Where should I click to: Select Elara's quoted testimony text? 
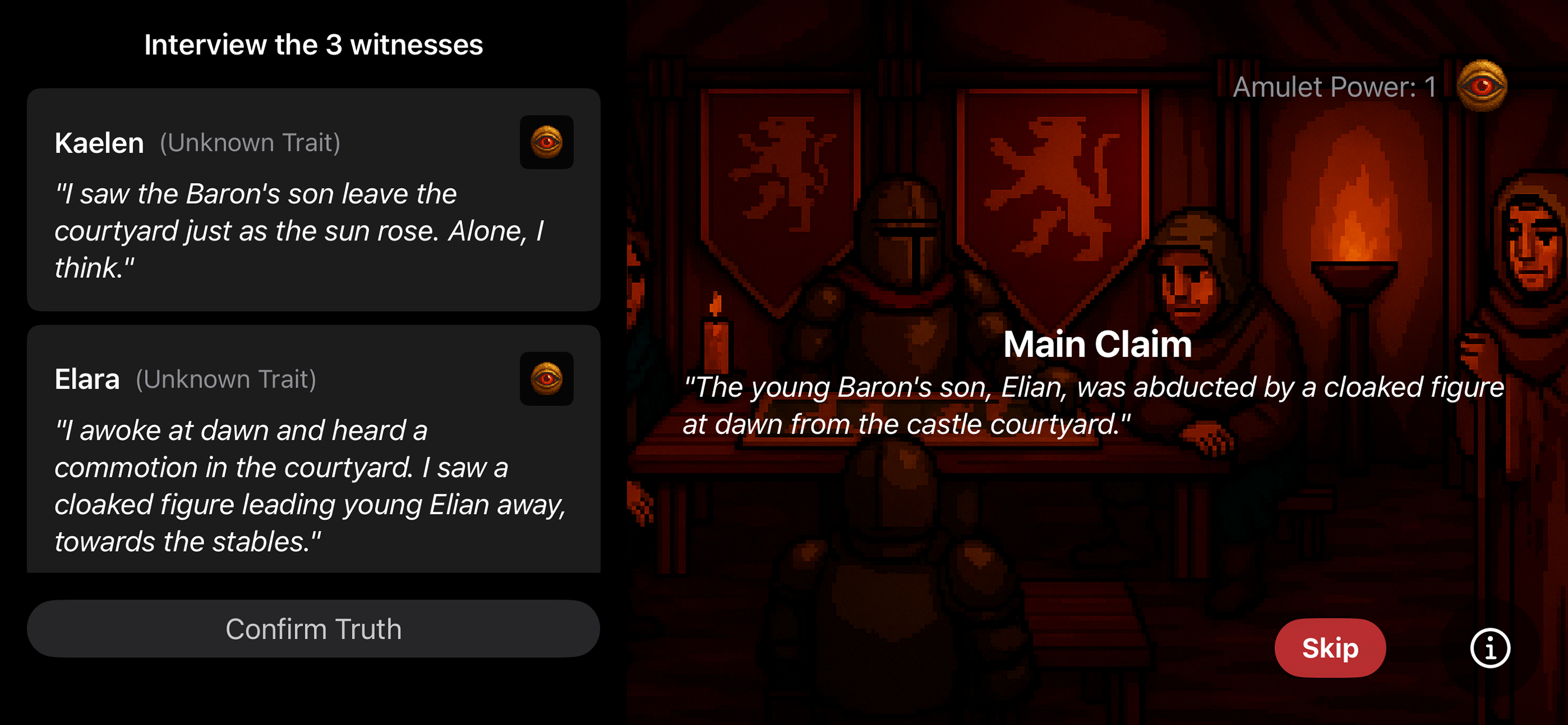tap(310, 484)
